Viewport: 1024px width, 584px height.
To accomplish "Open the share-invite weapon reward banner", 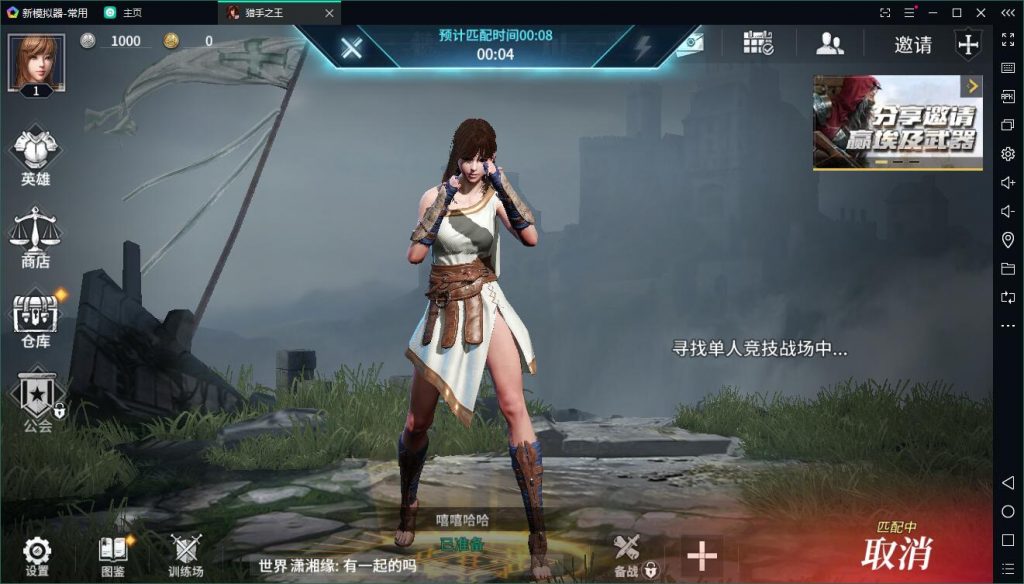I will point(897,122).
